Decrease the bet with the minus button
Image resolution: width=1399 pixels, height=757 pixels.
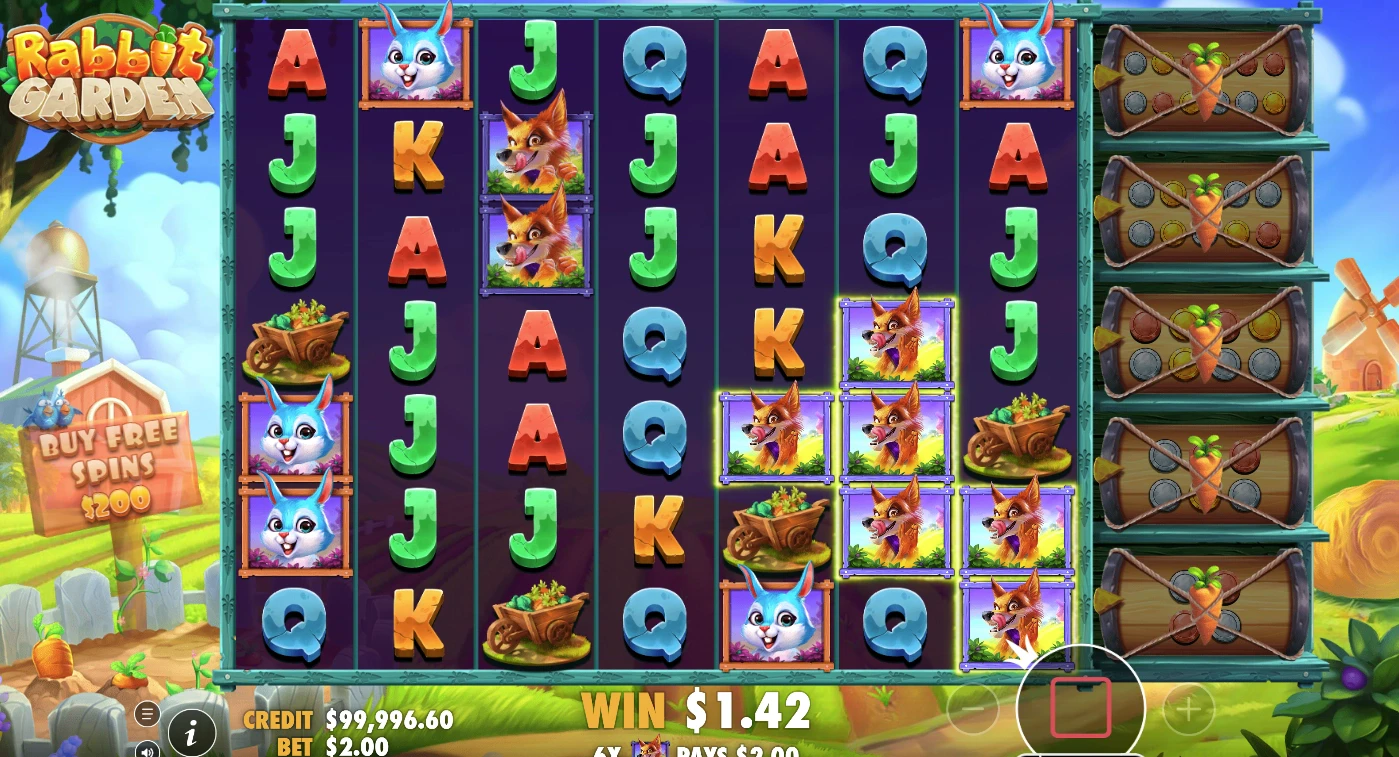[972, 710]
